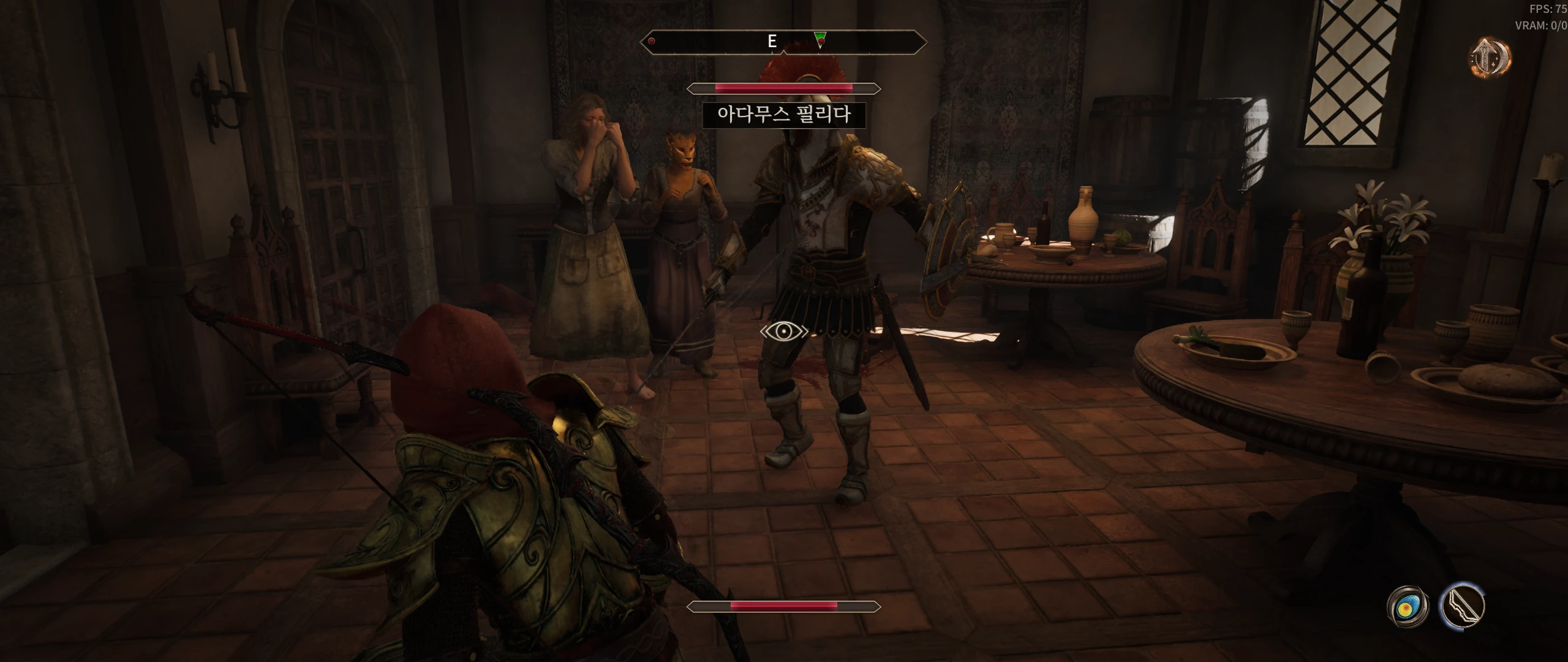The image size is (1568, 662).
Task: Click the green quest marker on compass
Action: click(x=821, y=39)
